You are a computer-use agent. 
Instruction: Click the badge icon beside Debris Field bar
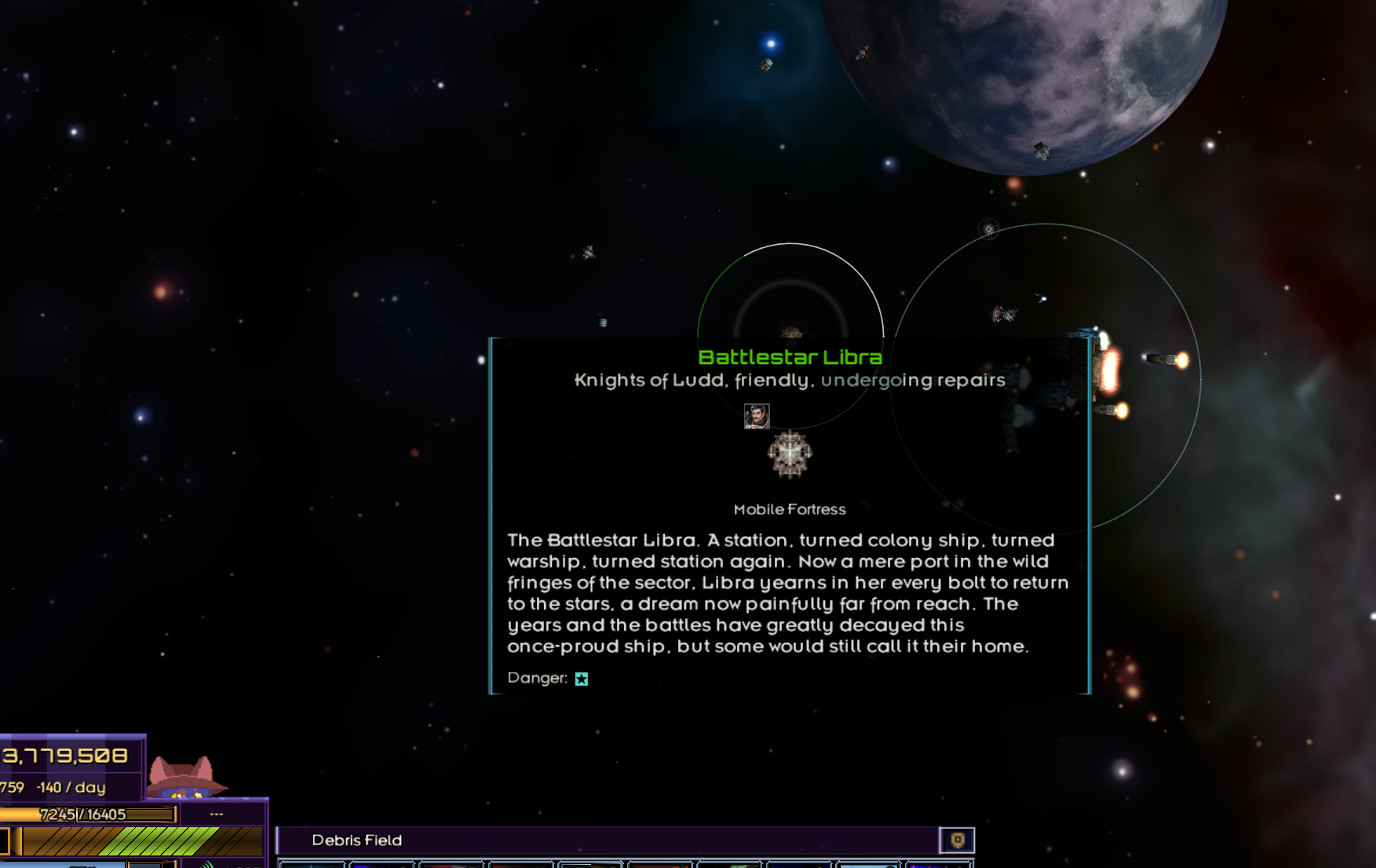(957, 841)
